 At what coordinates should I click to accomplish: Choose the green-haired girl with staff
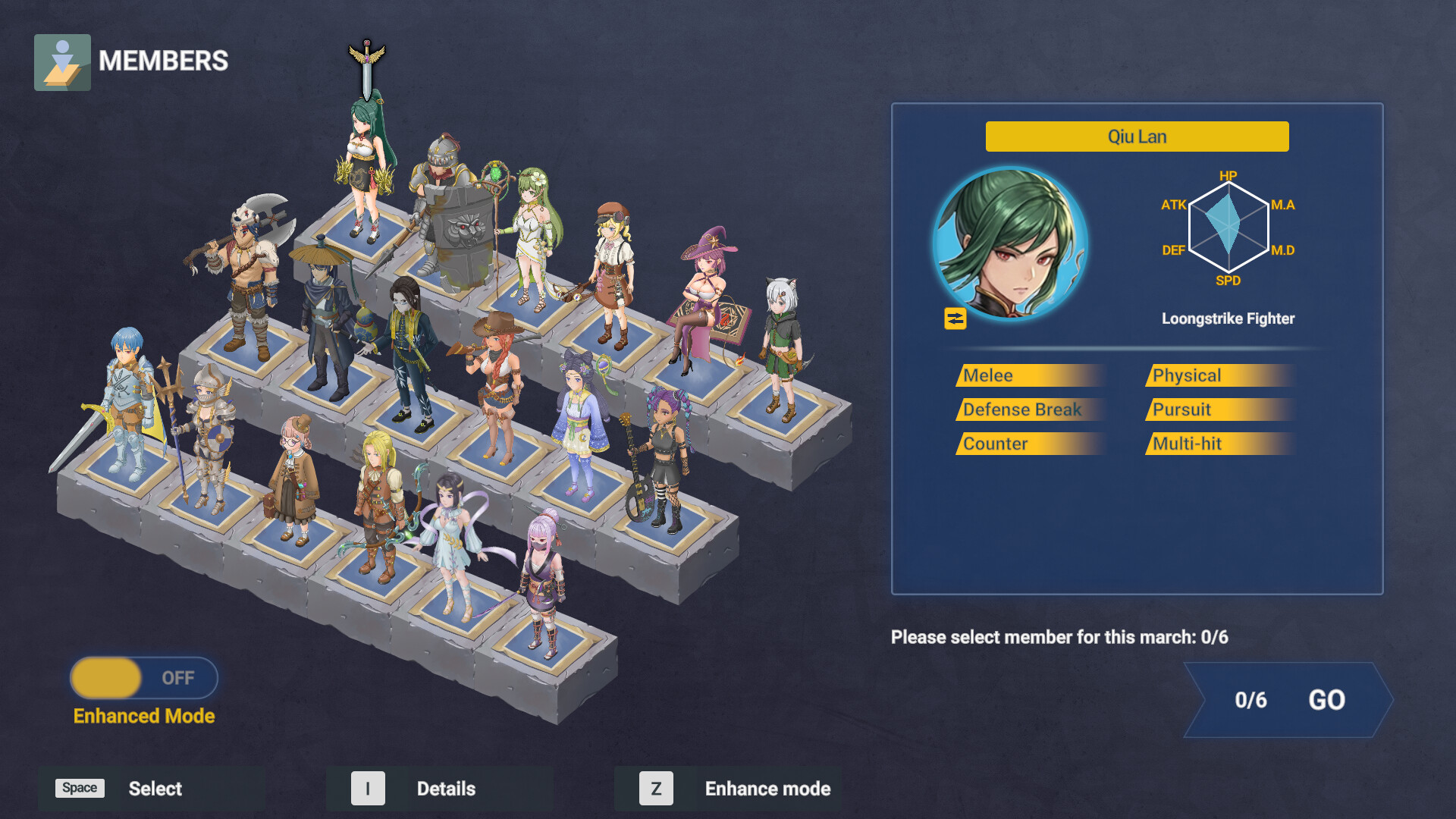(535, 235)
